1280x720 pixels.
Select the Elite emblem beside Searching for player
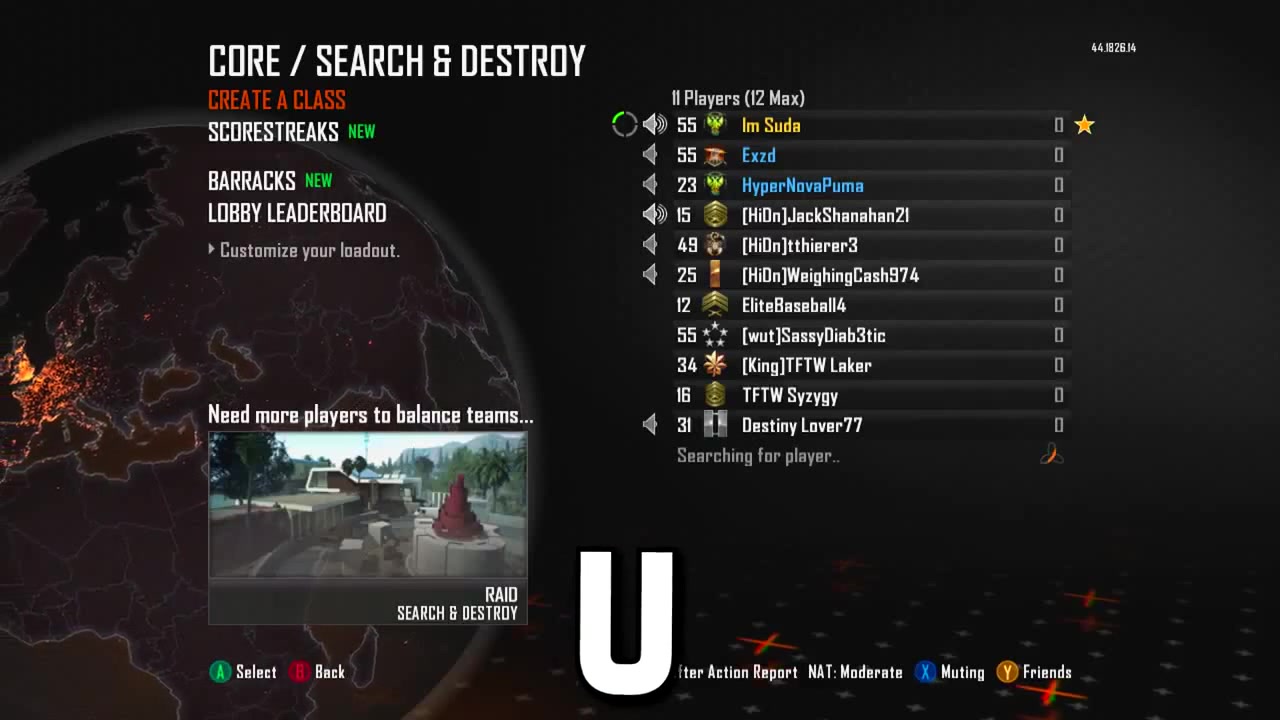coord(1051,455)
